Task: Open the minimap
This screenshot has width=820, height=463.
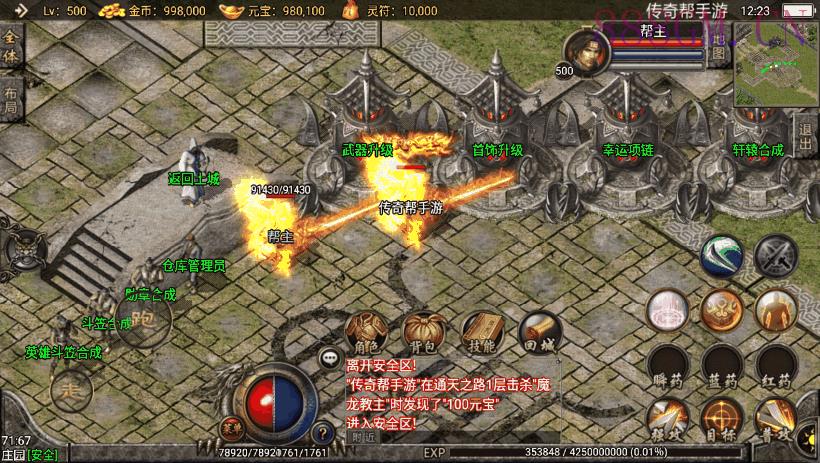Action: [776, 65]
